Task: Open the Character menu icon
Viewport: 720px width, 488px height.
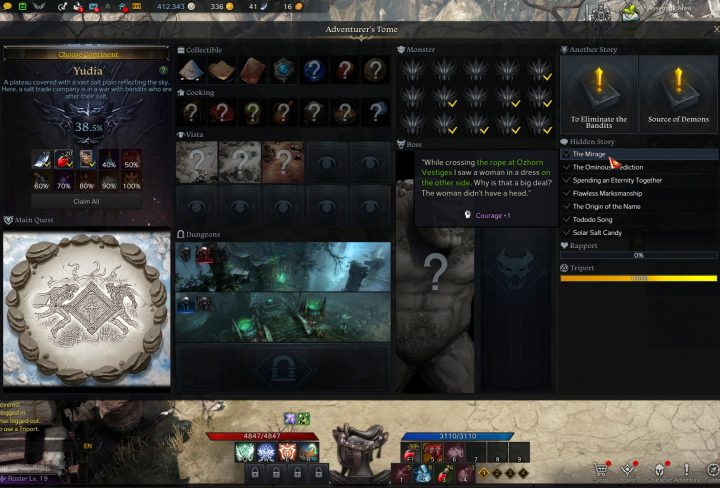Action: [x=659, y=468]
